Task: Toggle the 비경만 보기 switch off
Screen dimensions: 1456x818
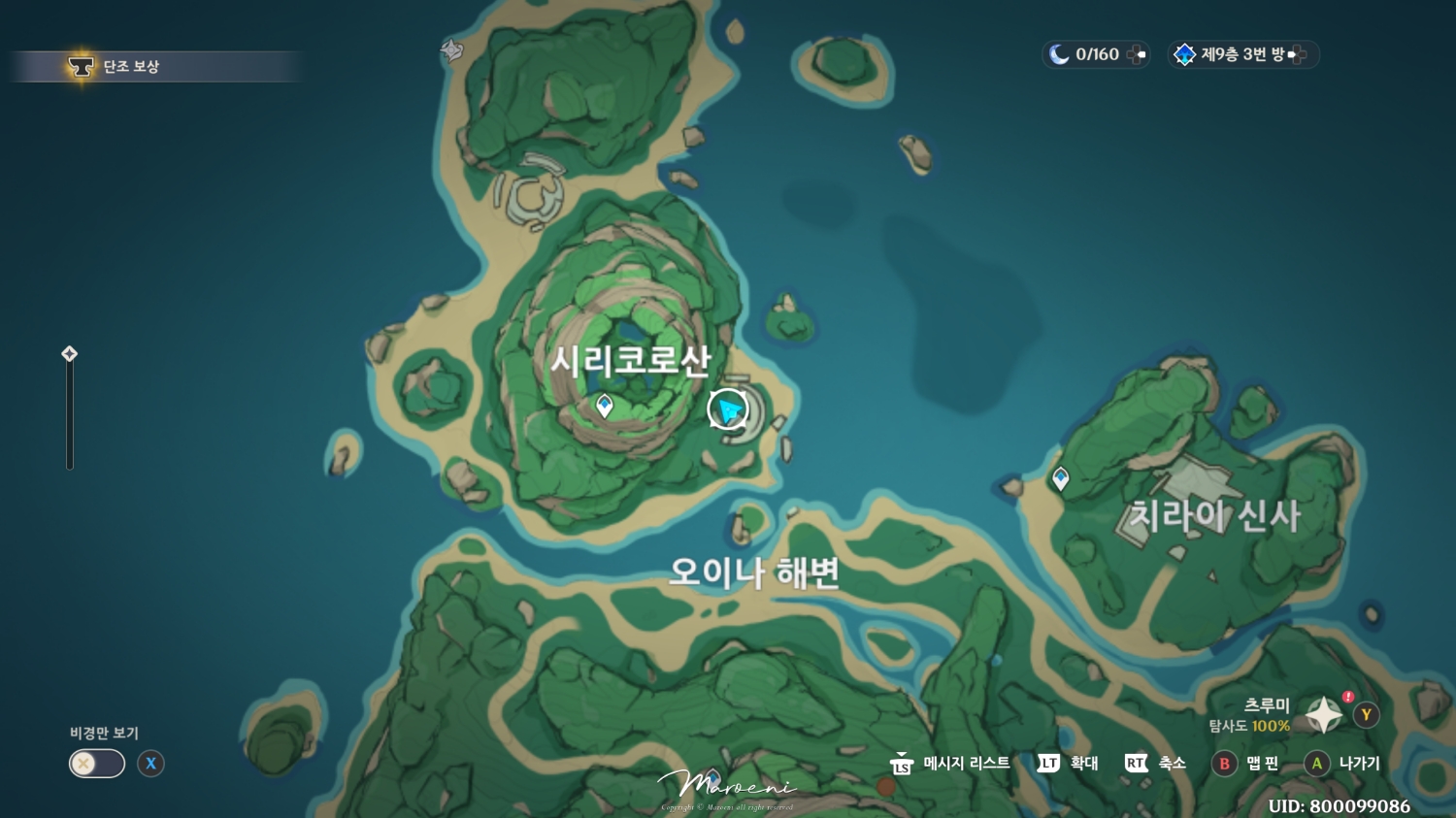Action: point(95,764)
